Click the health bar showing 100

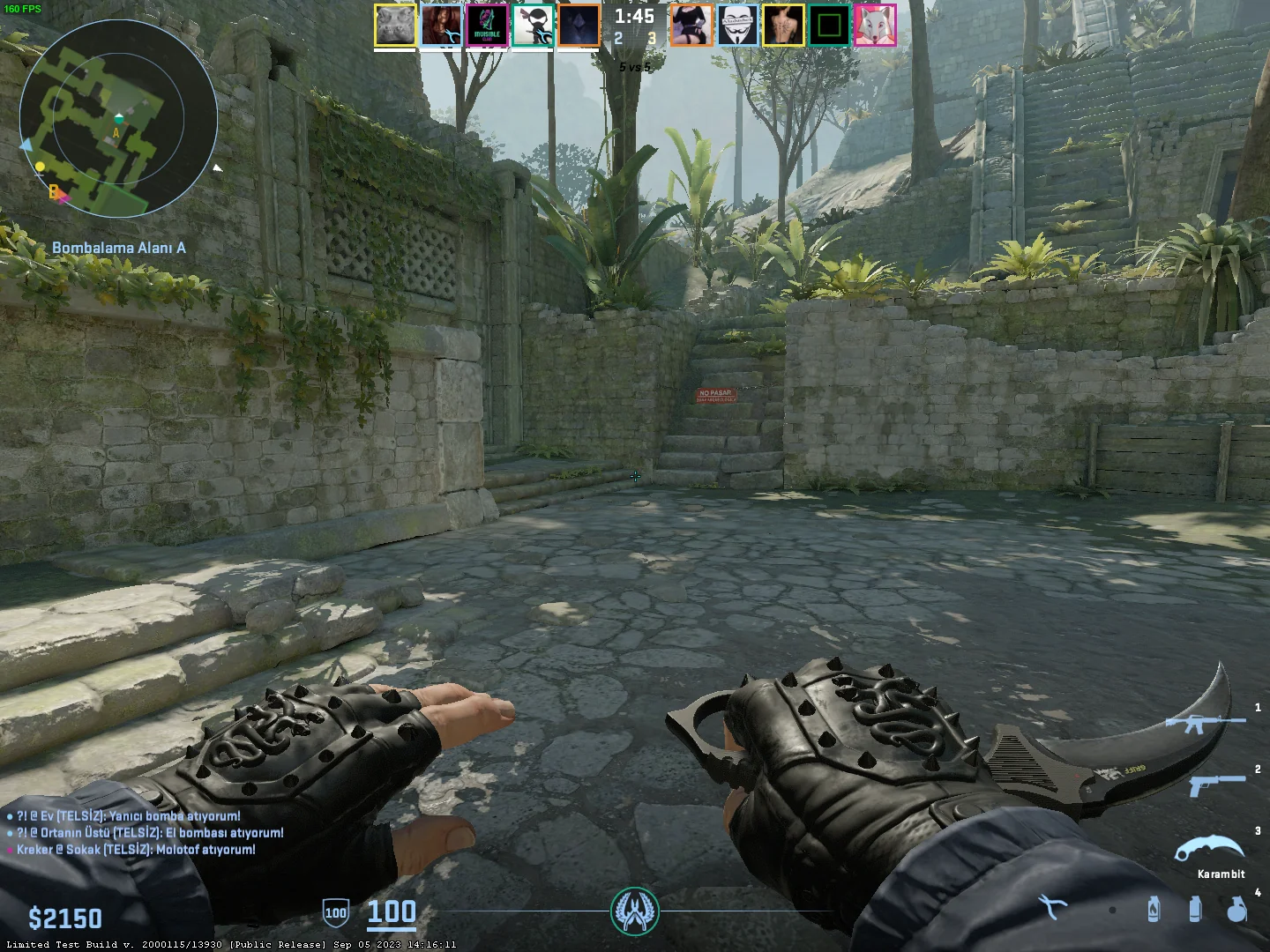(x=392, y=914)
